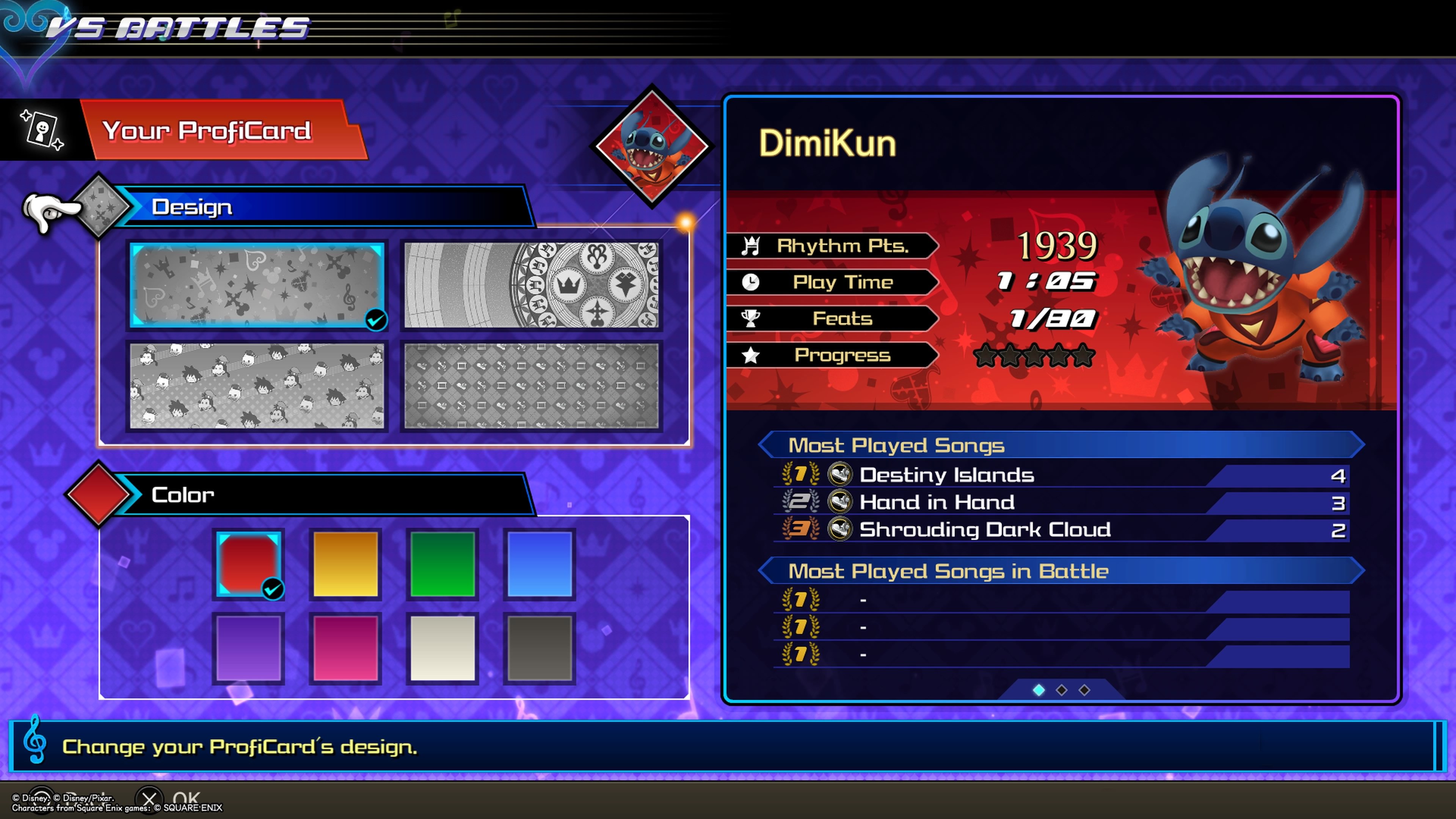Click the second page indicator diamond
This screenshot has height=819, width=1456.
pos(1061,690)
